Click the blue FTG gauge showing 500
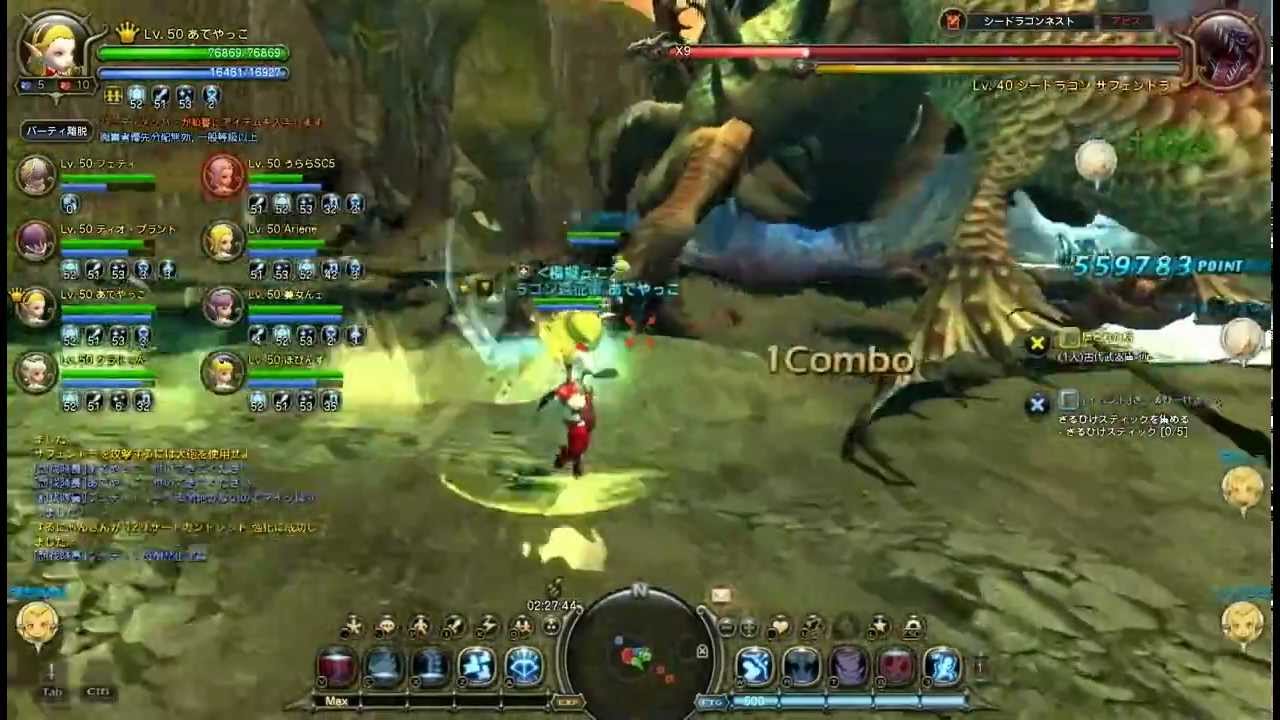This screenshot has height=720, width=1280. point(790,700)
